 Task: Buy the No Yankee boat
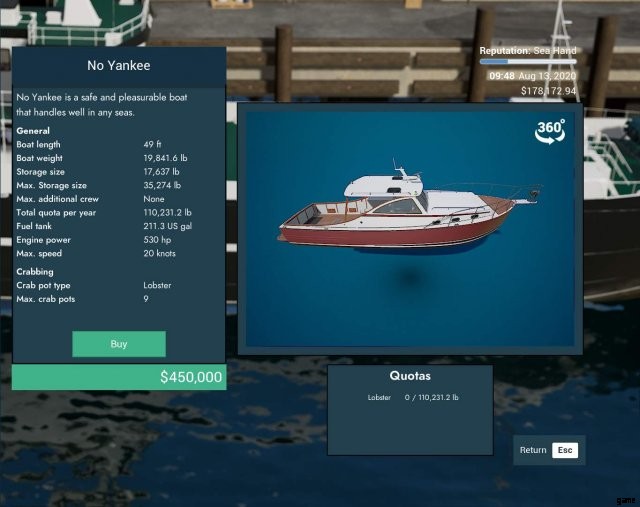[118, 344]
